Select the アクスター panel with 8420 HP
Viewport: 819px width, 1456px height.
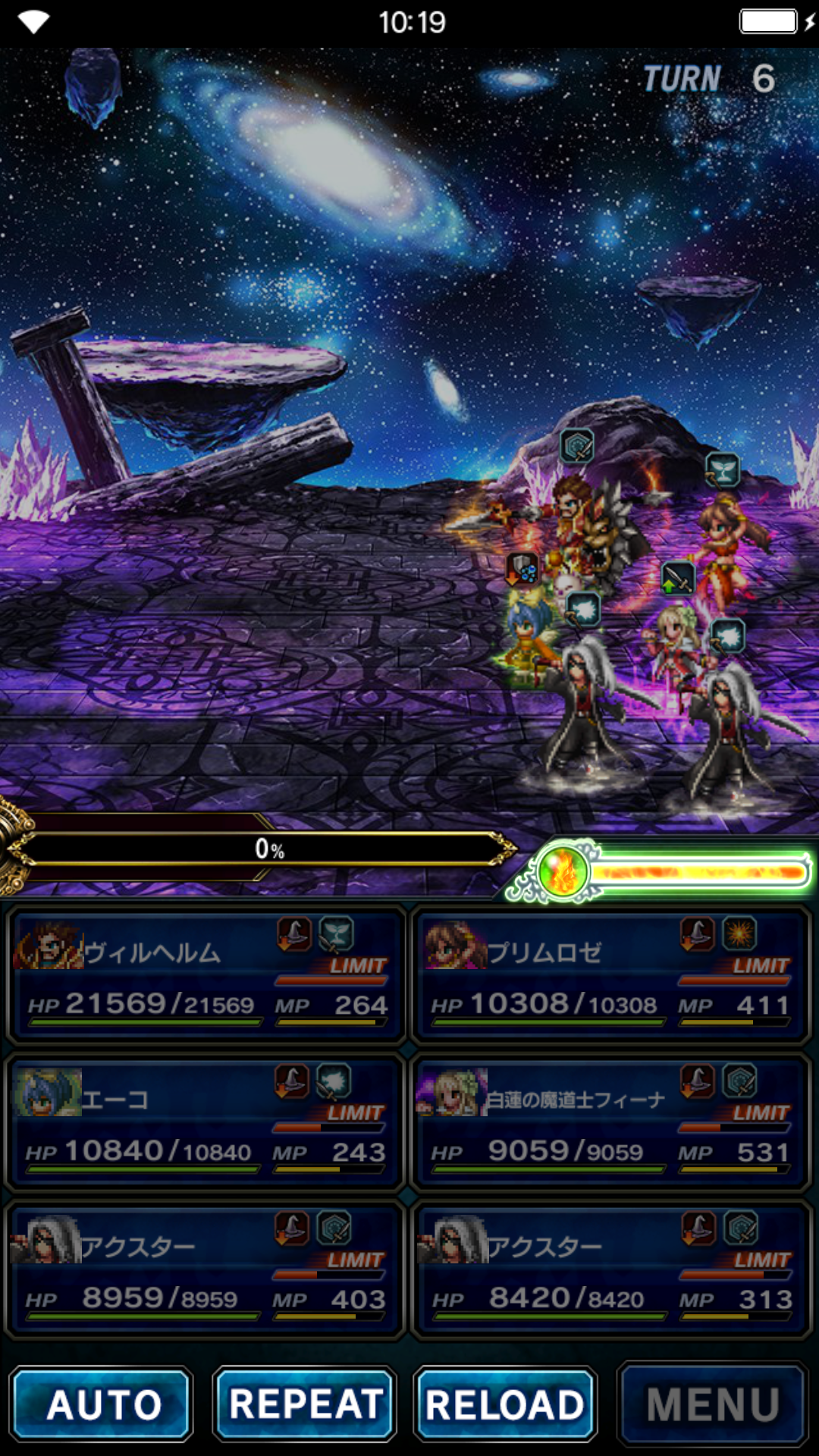coord(611,1269)
